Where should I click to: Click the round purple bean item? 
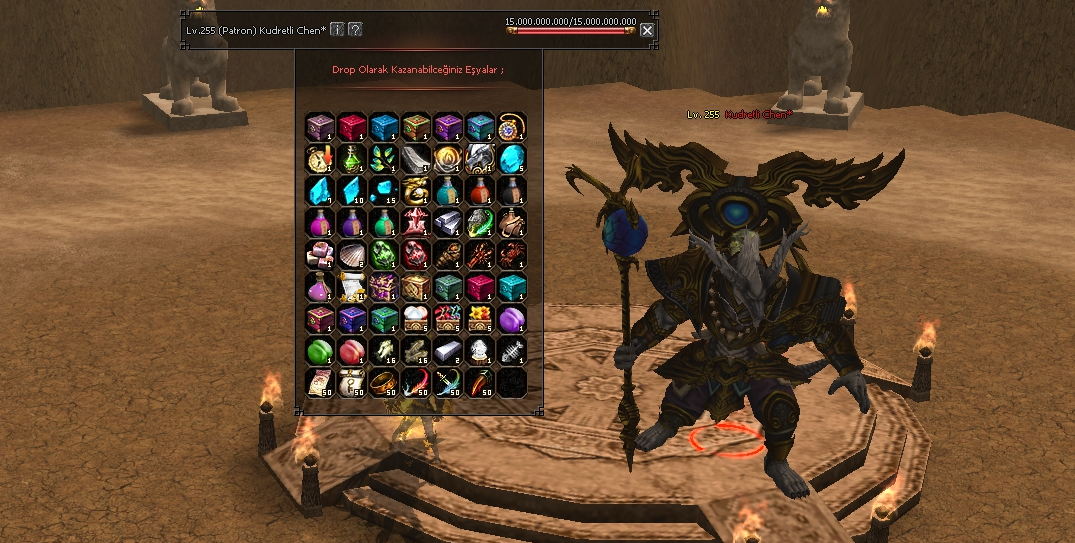pos(511,318)
